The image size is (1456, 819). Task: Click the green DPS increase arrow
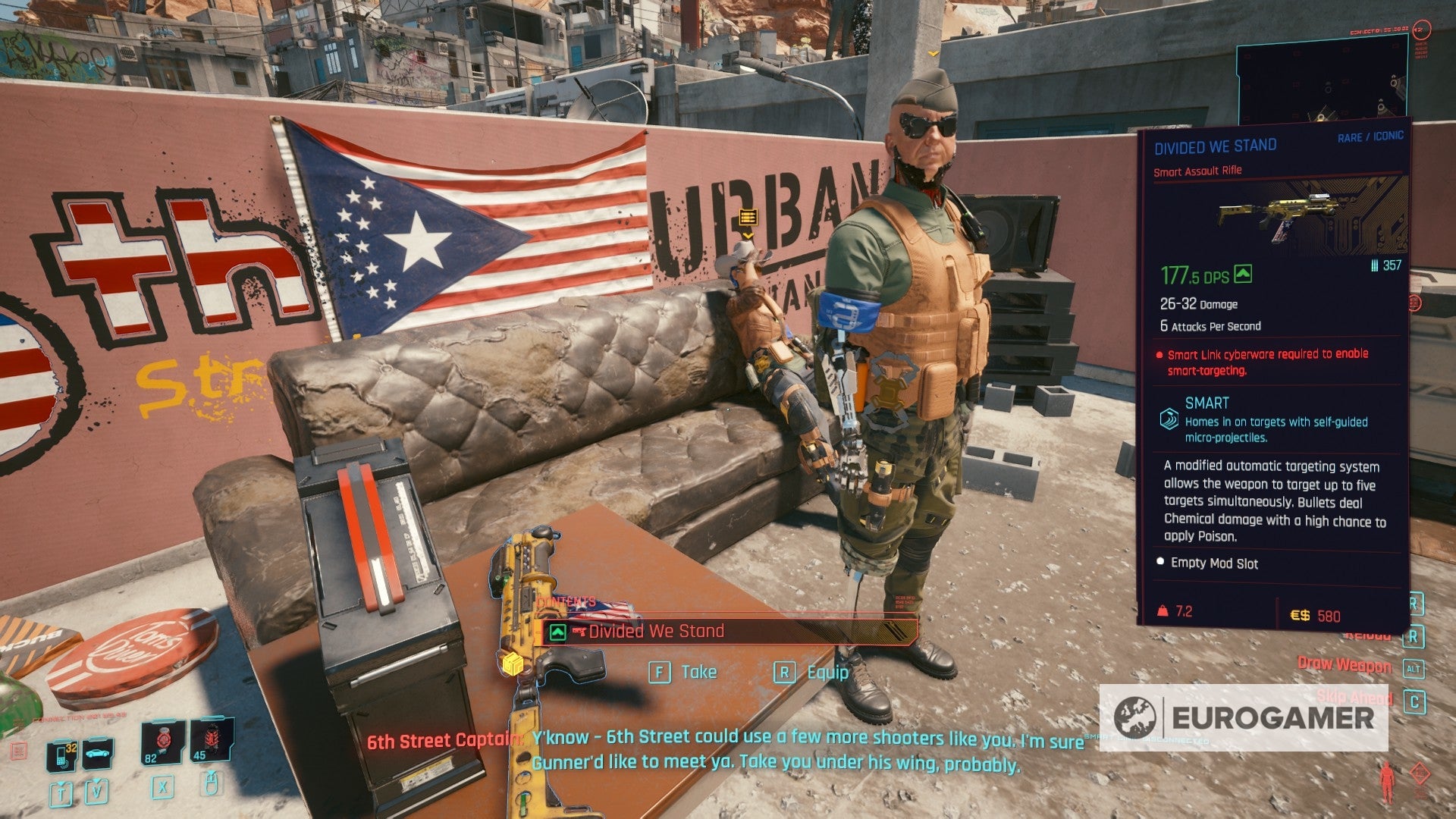point(1242,275)
